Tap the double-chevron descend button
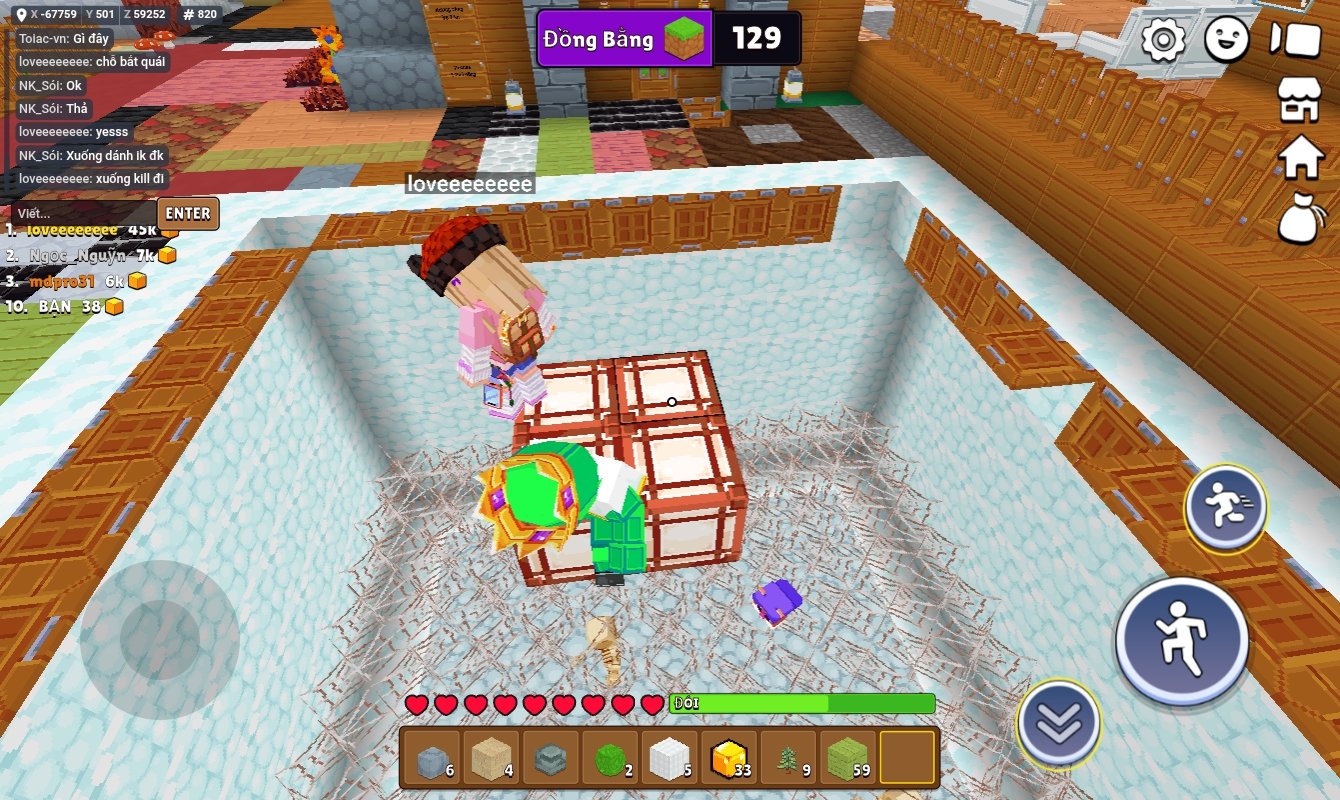This screenshot has height=800, width=1340. (1059, 723)
